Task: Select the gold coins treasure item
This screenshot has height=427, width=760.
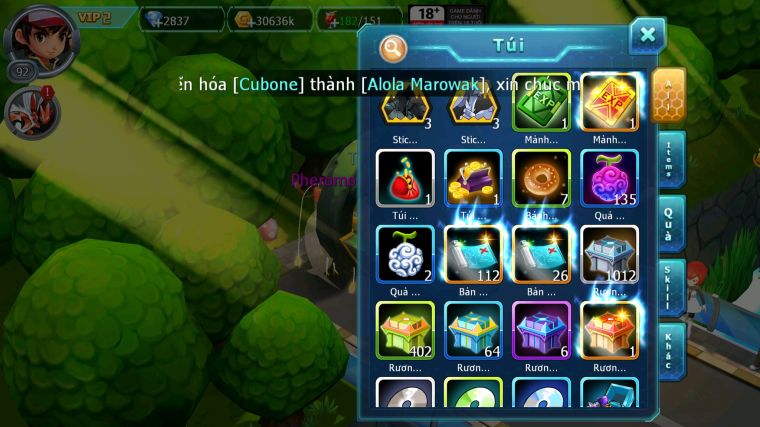Action: (473, 179)
